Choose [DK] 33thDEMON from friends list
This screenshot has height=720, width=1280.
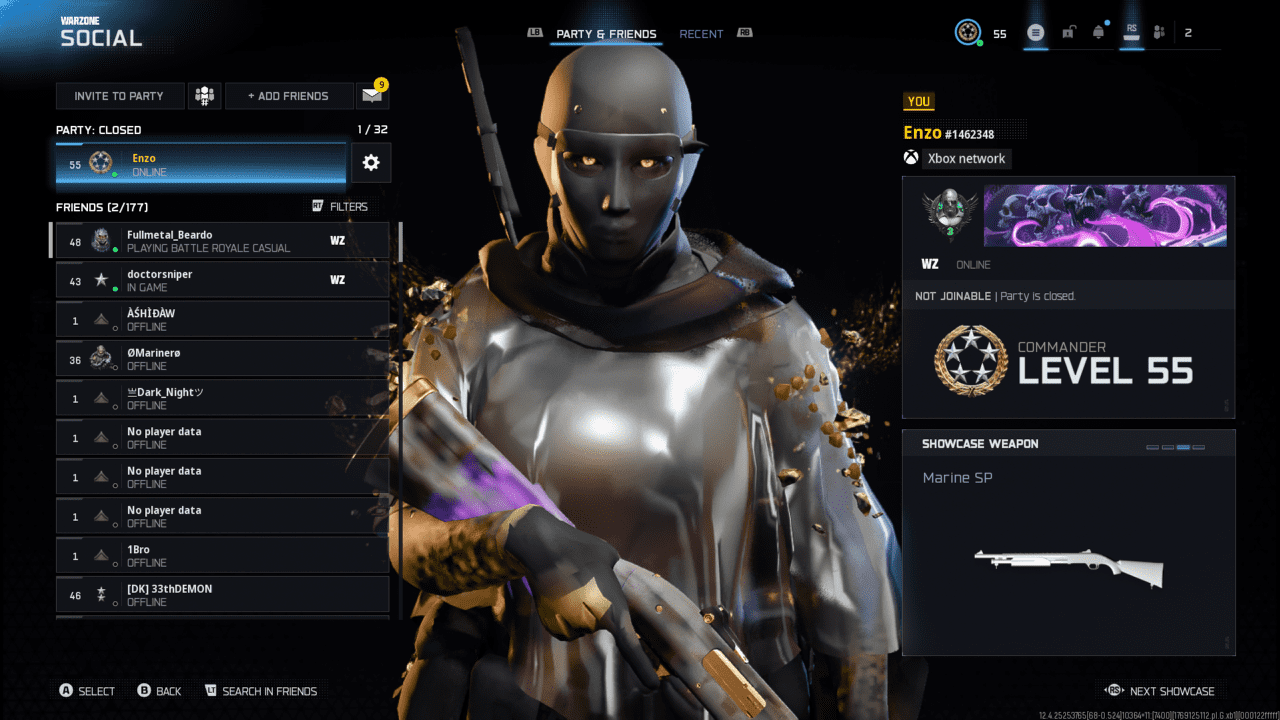click(x=220, y=595)
